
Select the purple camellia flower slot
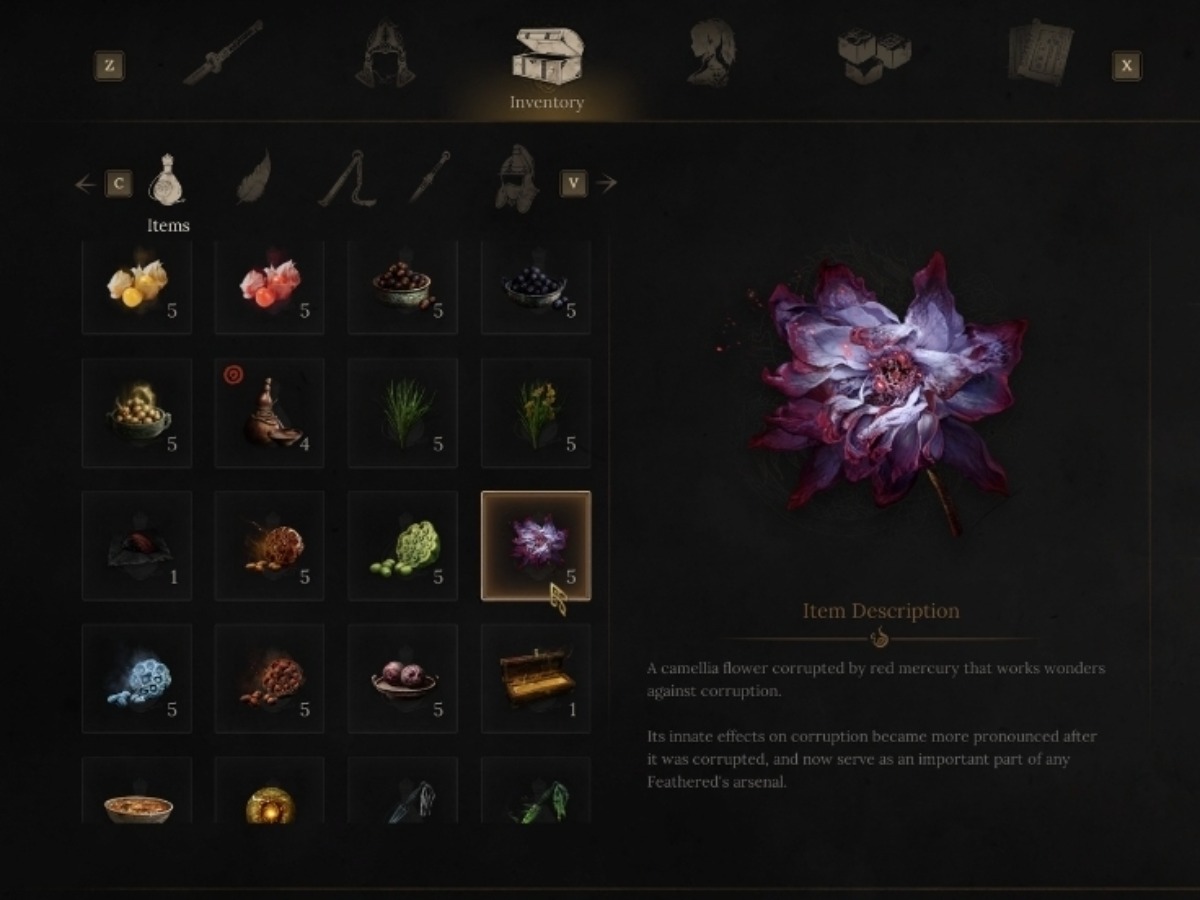[536, 546]
